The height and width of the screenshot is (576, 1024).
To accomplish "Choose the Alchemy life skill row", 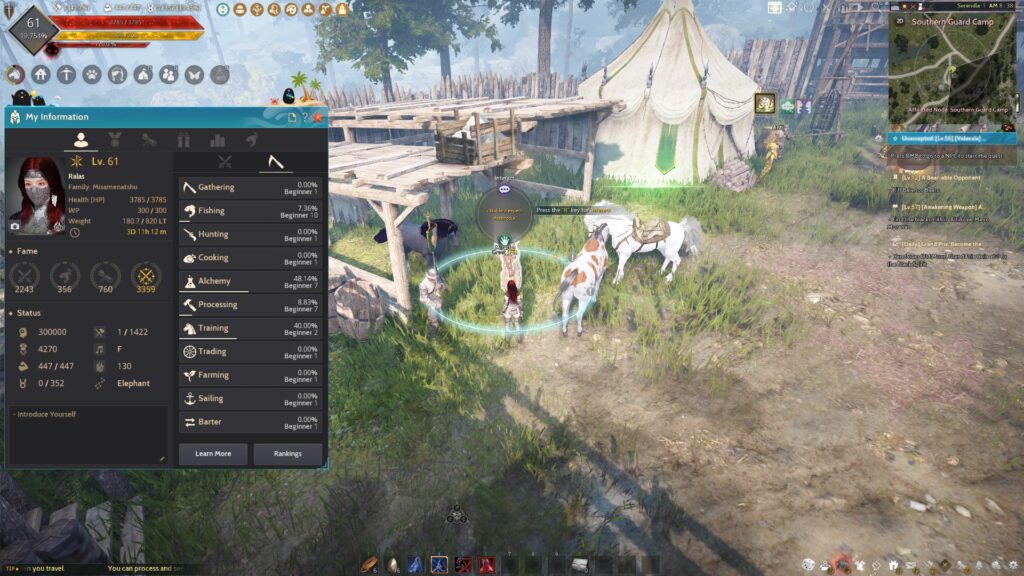I will (251, 281).
